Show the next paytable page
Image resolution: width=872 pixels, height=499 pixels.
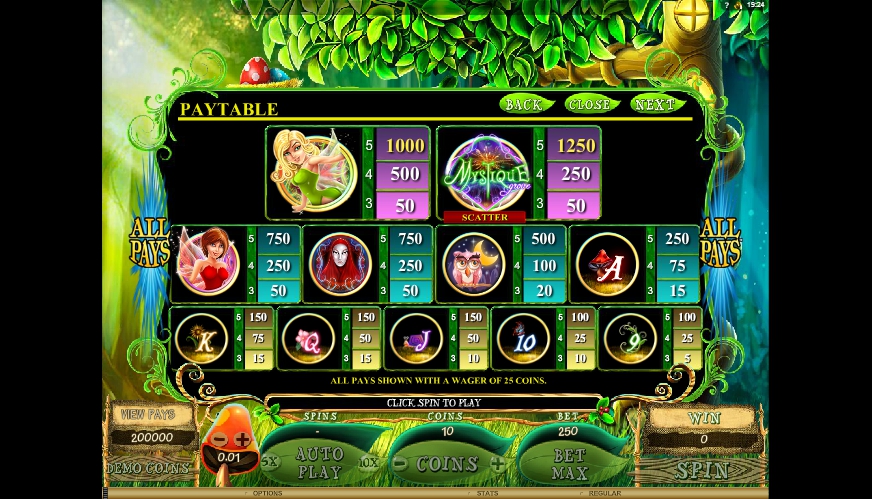654,104
